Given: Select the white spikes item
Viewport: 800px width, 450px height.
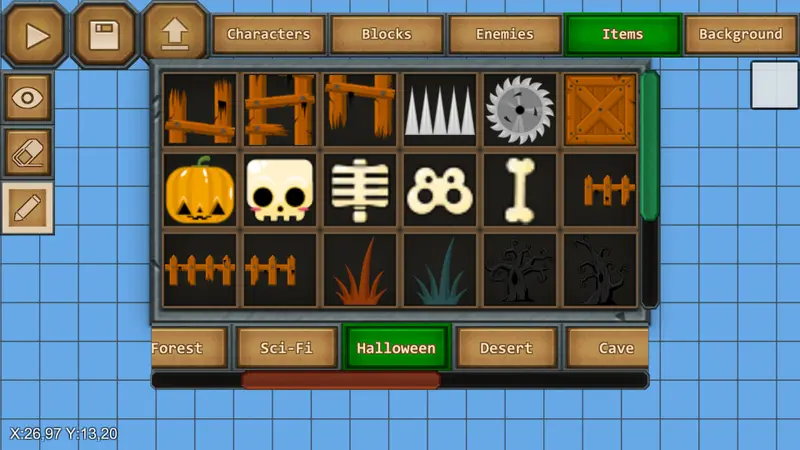Looking at the screenshot, I should point(440,110).
